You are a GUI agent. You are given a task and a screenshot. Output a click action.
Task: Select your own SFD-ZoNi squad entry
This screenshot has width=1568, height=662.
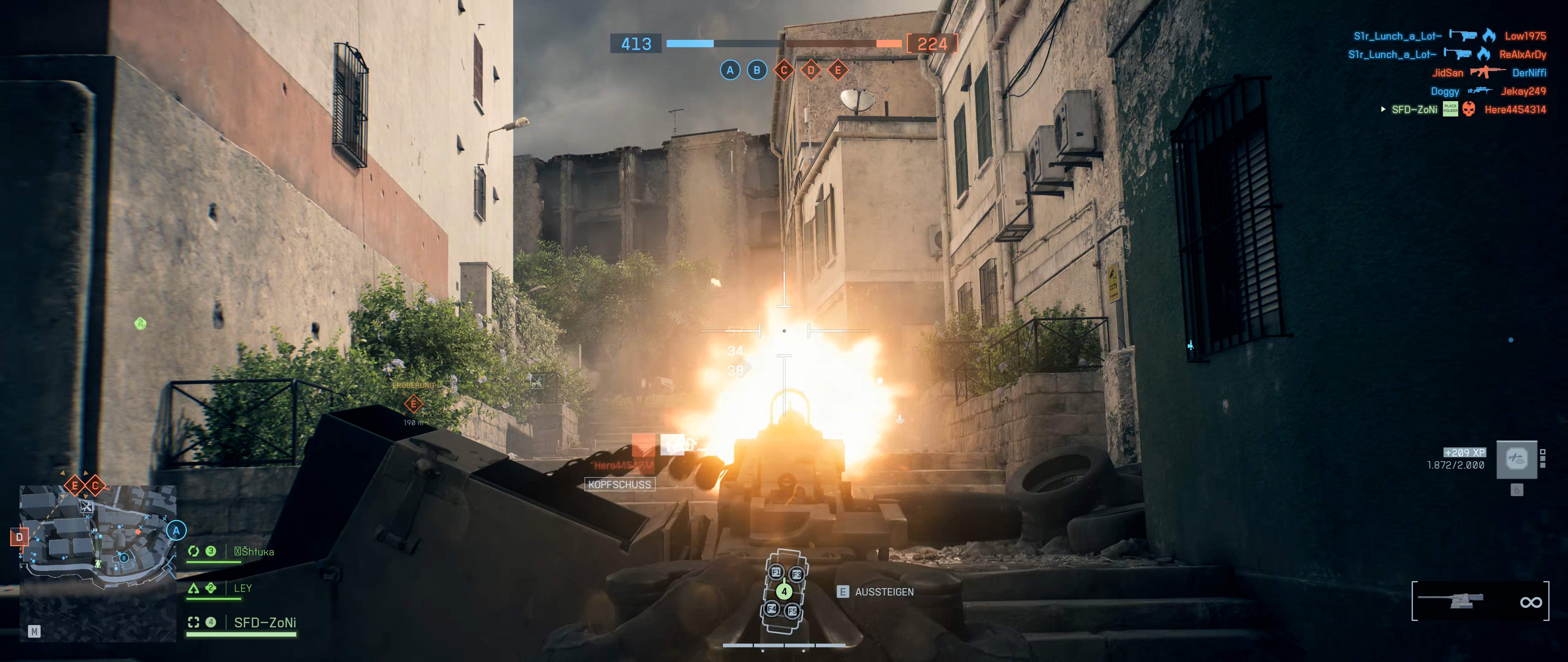(265, 622)
